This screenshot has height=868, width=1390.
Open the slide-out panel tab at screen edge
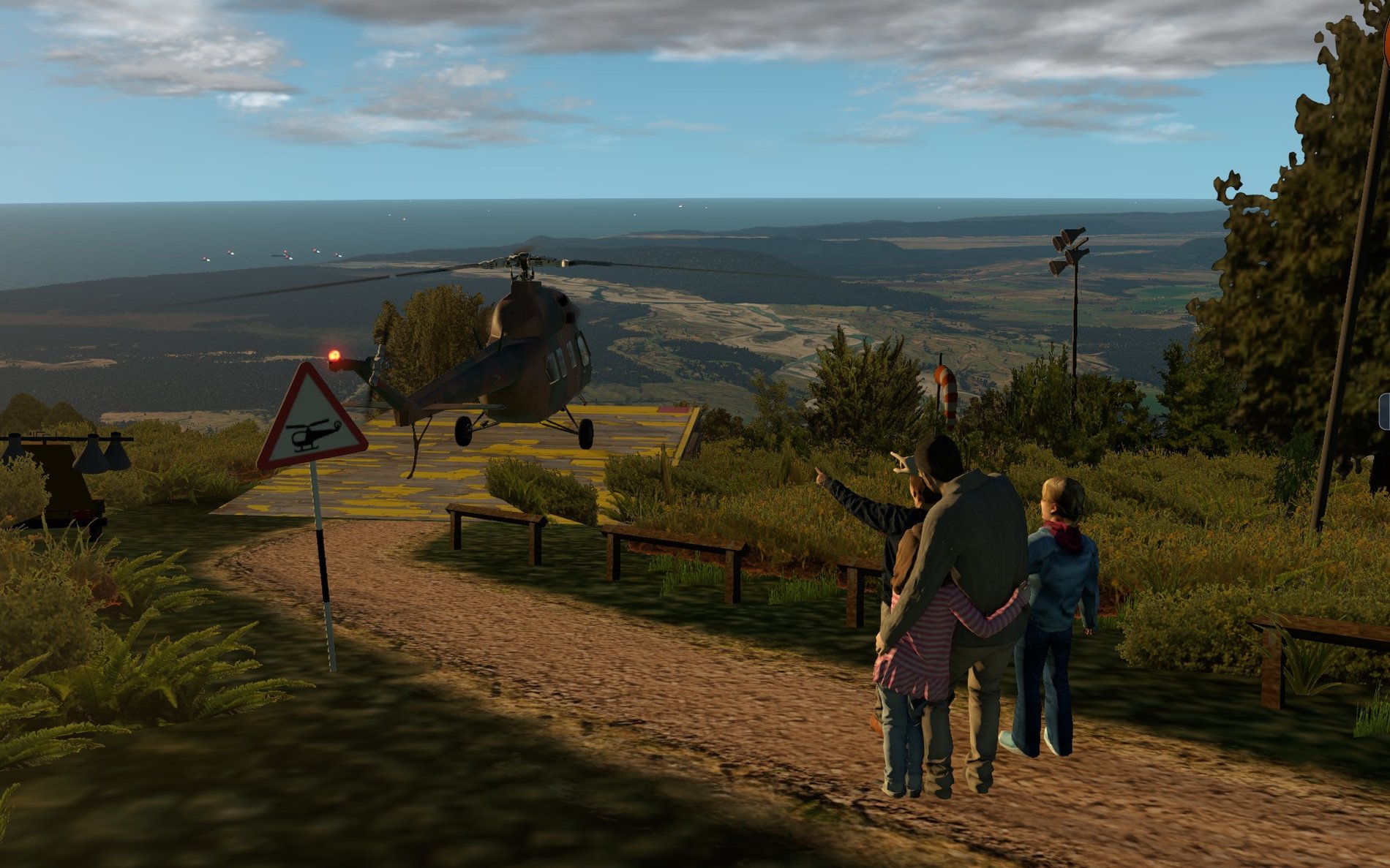pos(1384,411)
